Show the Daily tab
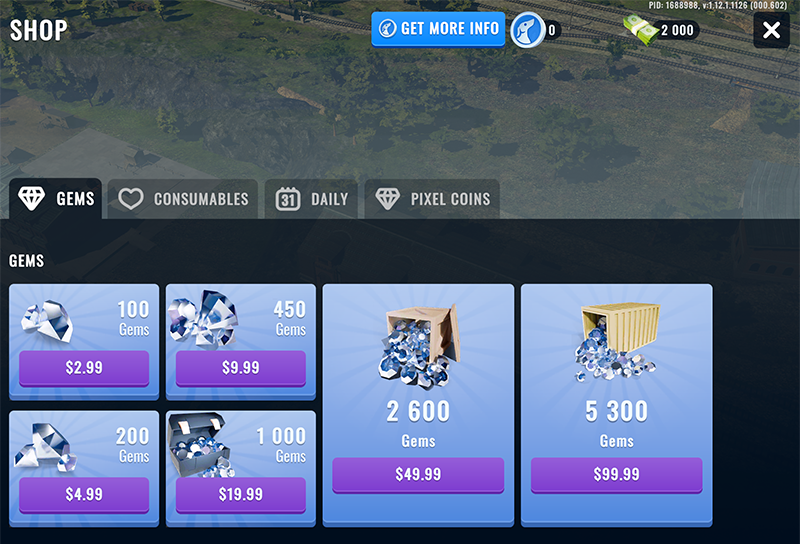 pyautogui.click(x=313, y=199)
